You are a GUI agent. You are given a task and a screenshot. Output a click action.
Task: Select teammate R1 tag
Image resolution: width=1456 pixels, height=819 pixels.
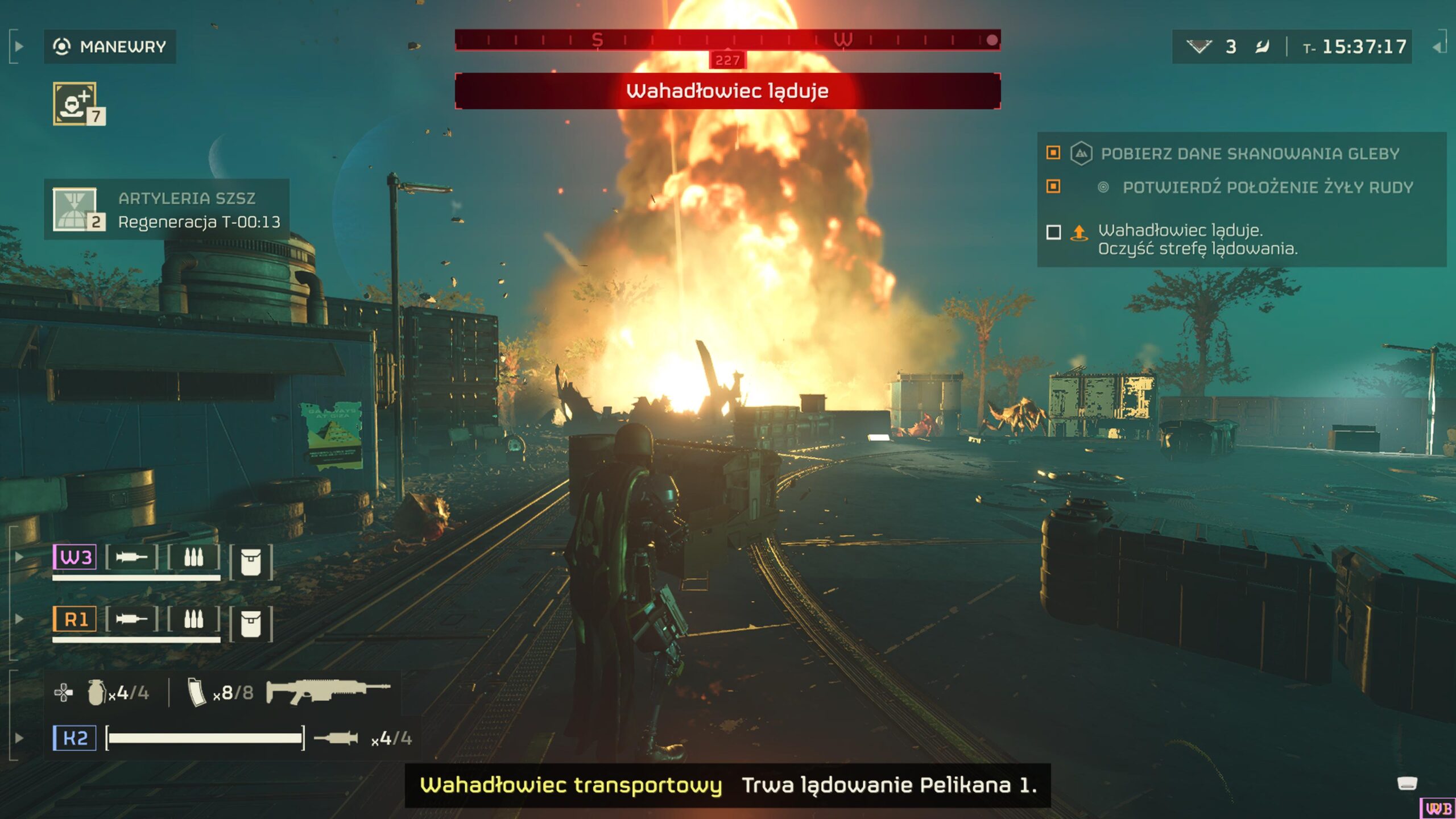click(x=75, y=619)
